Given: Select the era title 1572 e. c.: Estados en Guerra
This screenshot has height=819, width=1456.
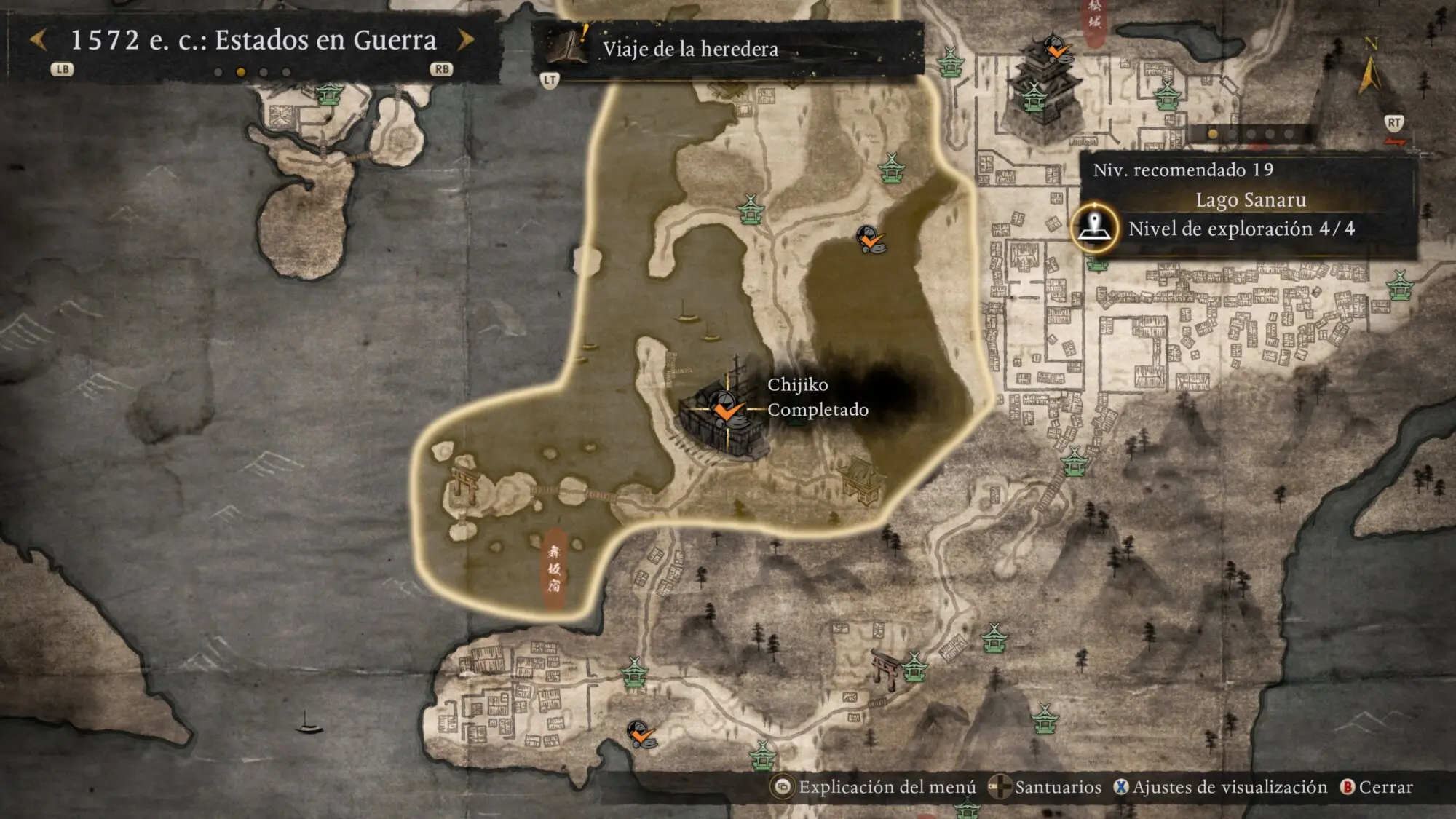Looking at the screenshot, I should pyautogui.click(x=253, y=40).
